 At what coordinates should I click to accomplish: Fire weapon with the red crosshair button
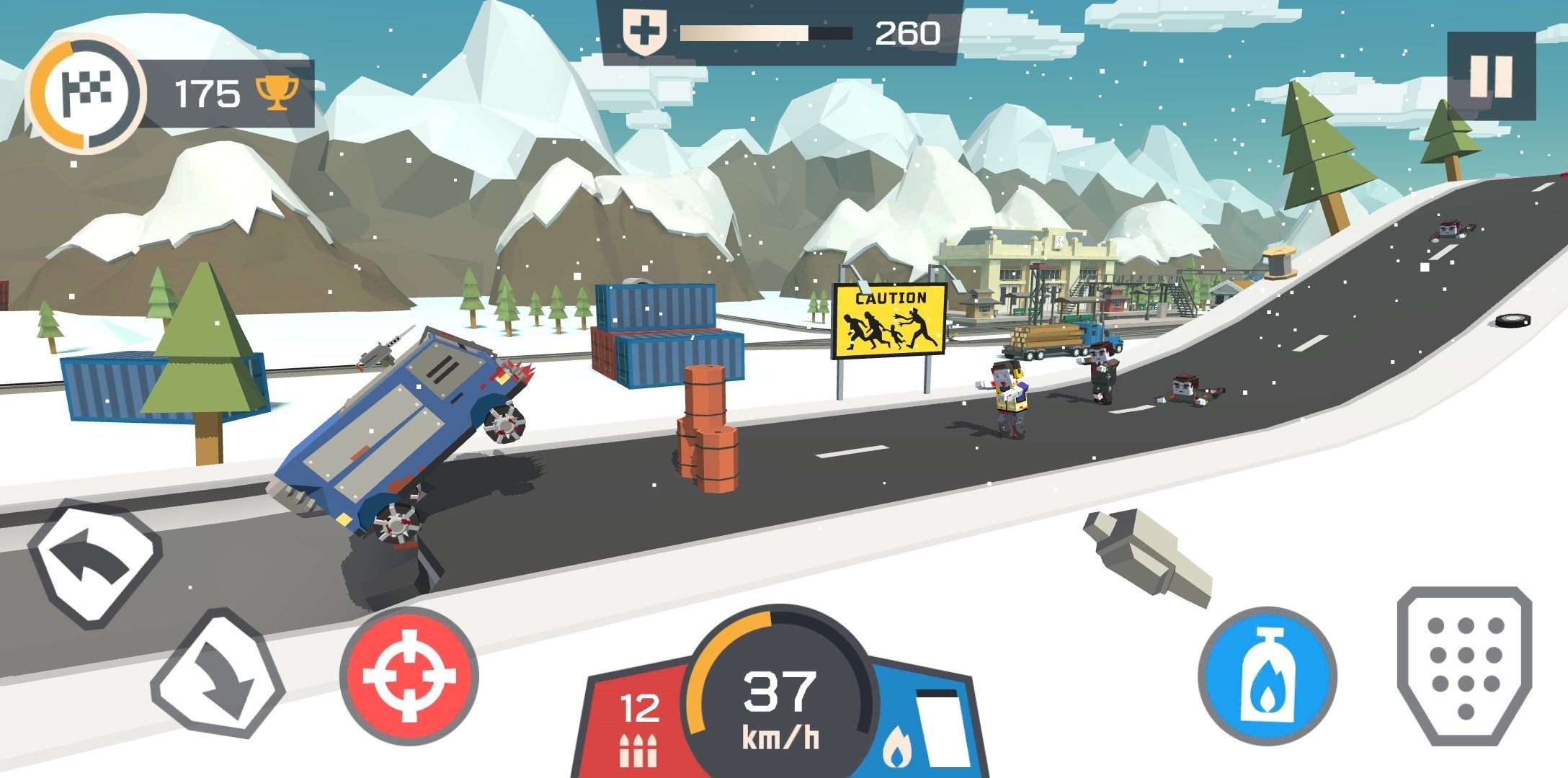click(409, 676)
